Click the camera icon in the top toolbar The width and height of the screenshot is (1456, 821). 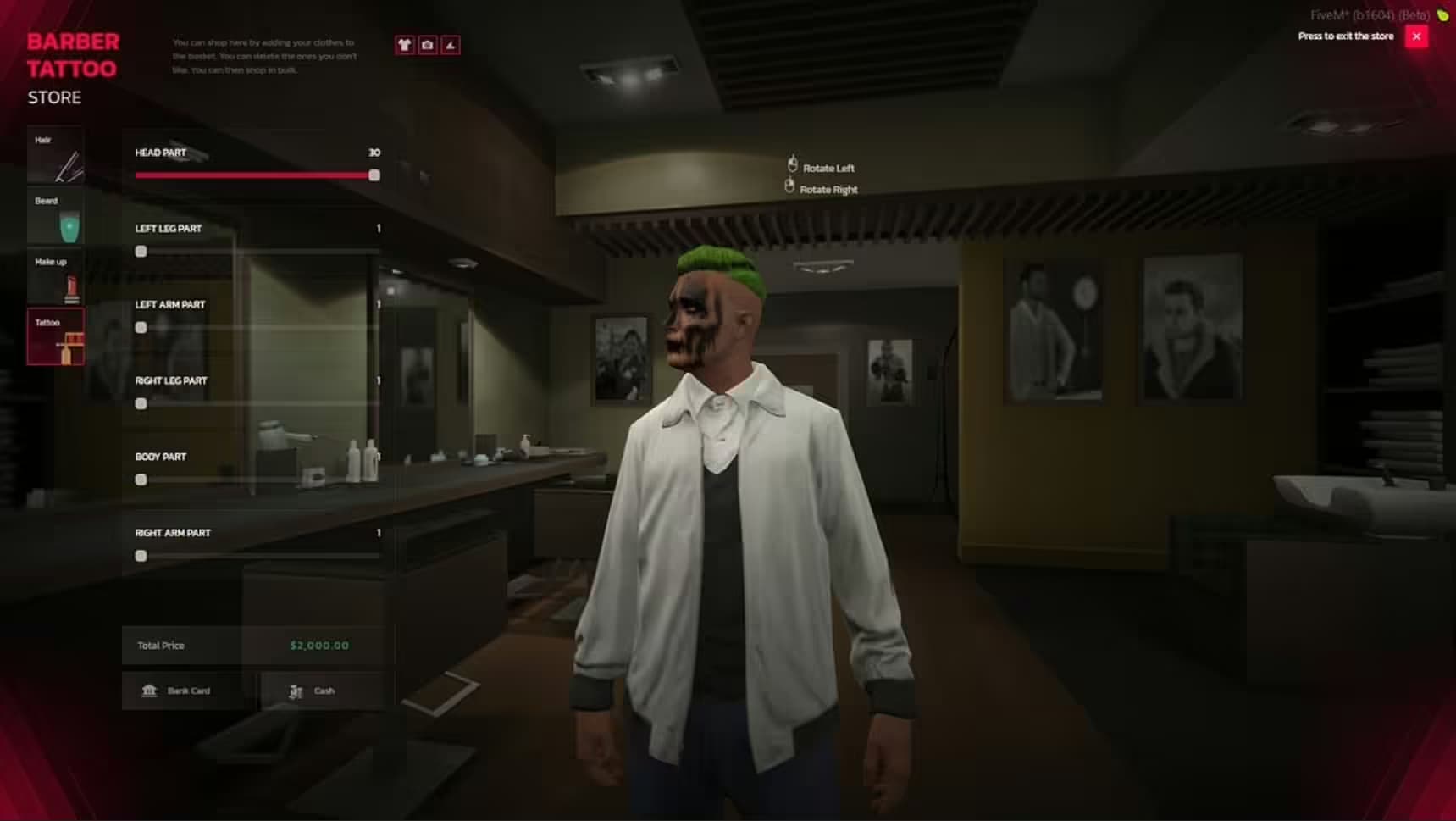coord(428,45)
